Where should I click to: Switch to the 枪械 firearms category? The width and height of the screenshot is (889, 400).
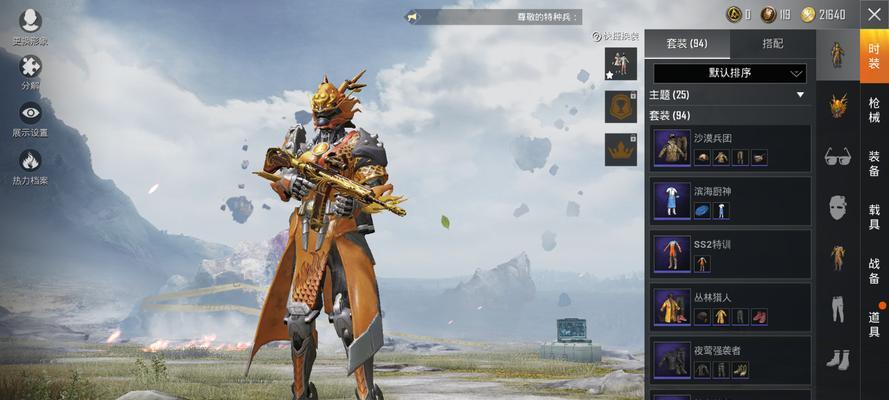(x=874, y=110)
